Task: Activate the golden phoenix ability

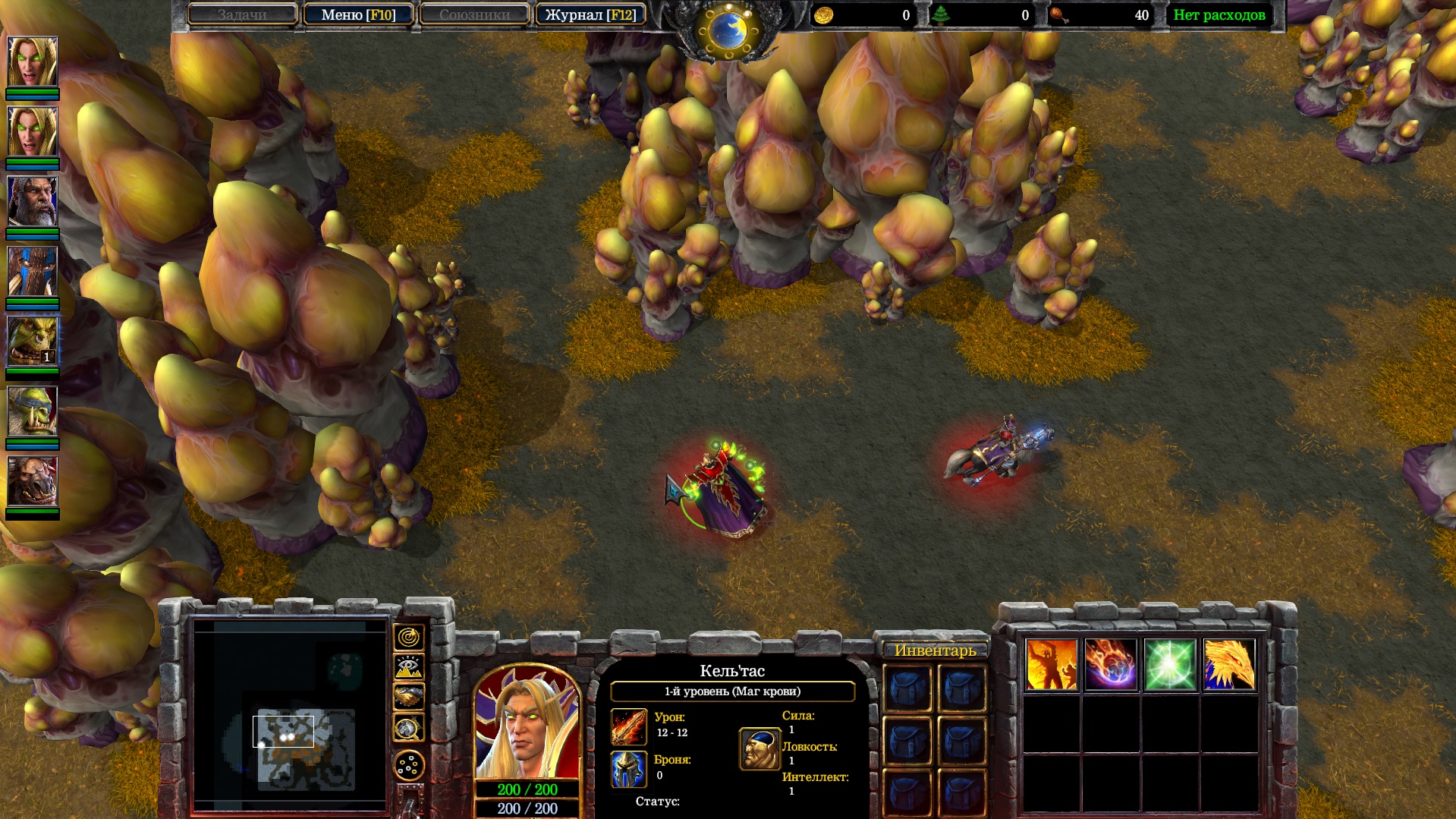Action: pos(1228,665)
